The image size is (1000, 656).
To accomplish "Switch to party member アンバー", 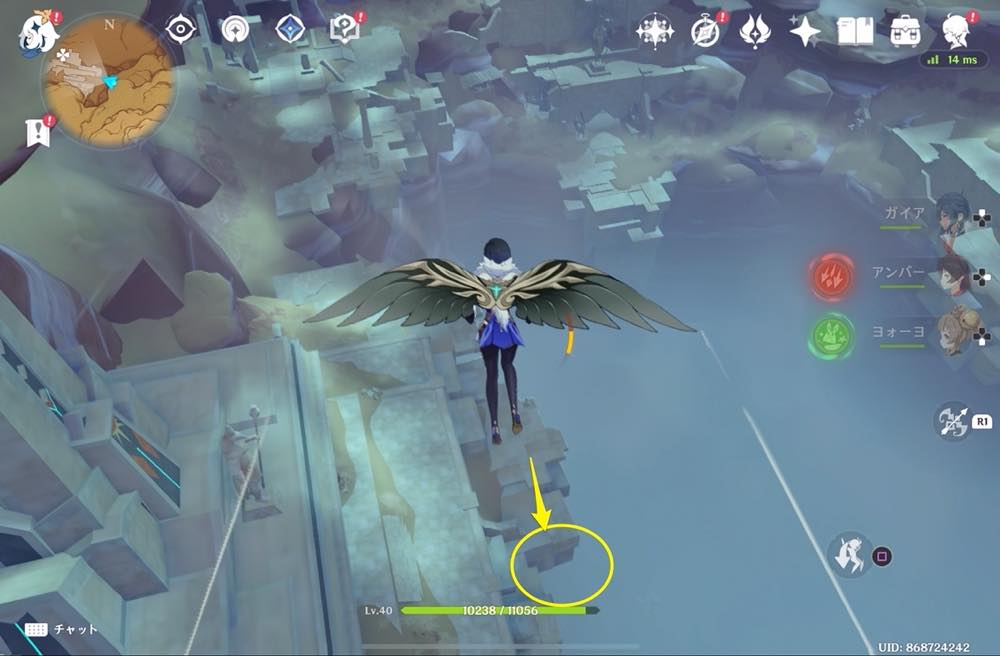I will click(955, 275).
